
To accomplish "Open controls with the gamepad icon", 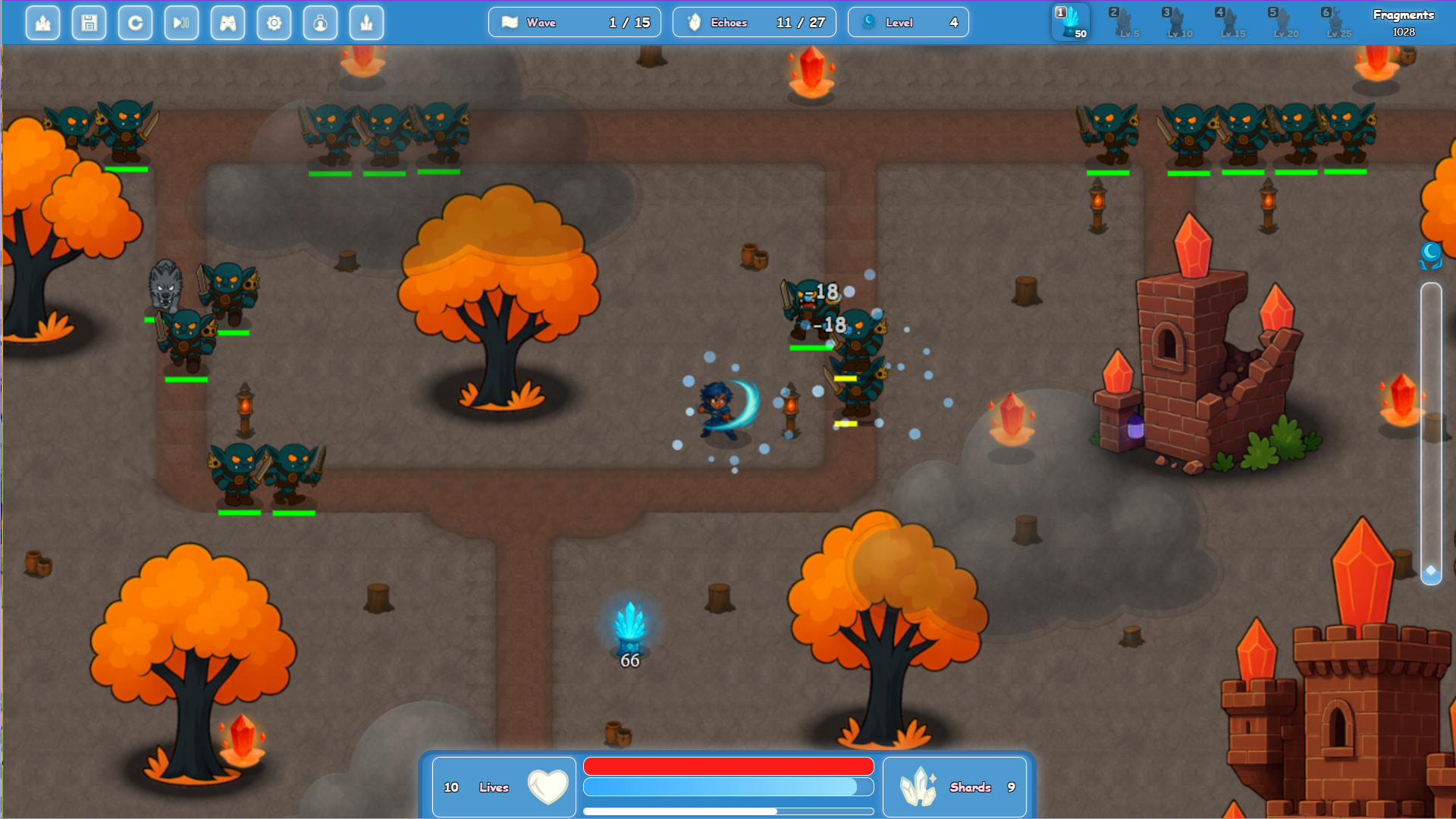I will [x=227, y=23].
